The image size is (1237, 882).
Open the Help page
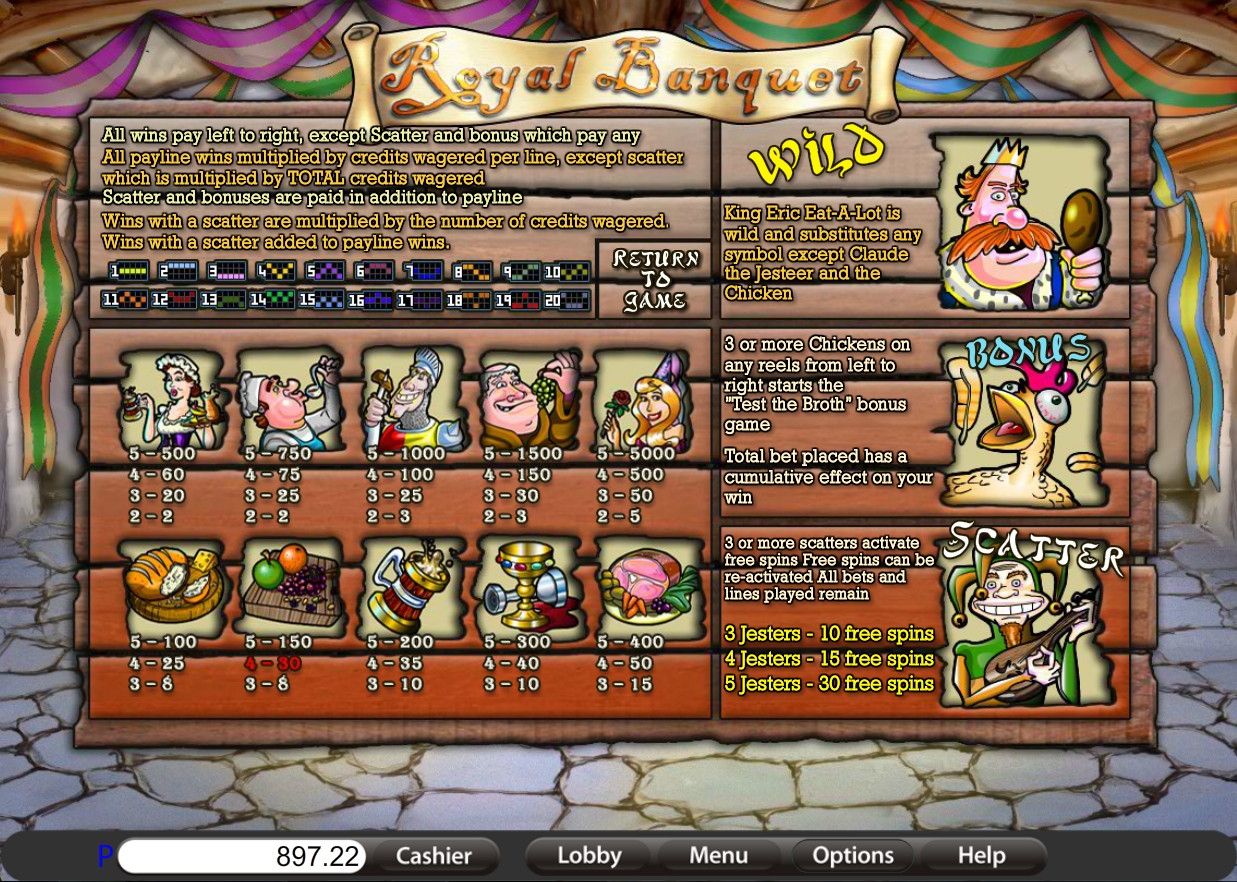(x=981, y=856)
